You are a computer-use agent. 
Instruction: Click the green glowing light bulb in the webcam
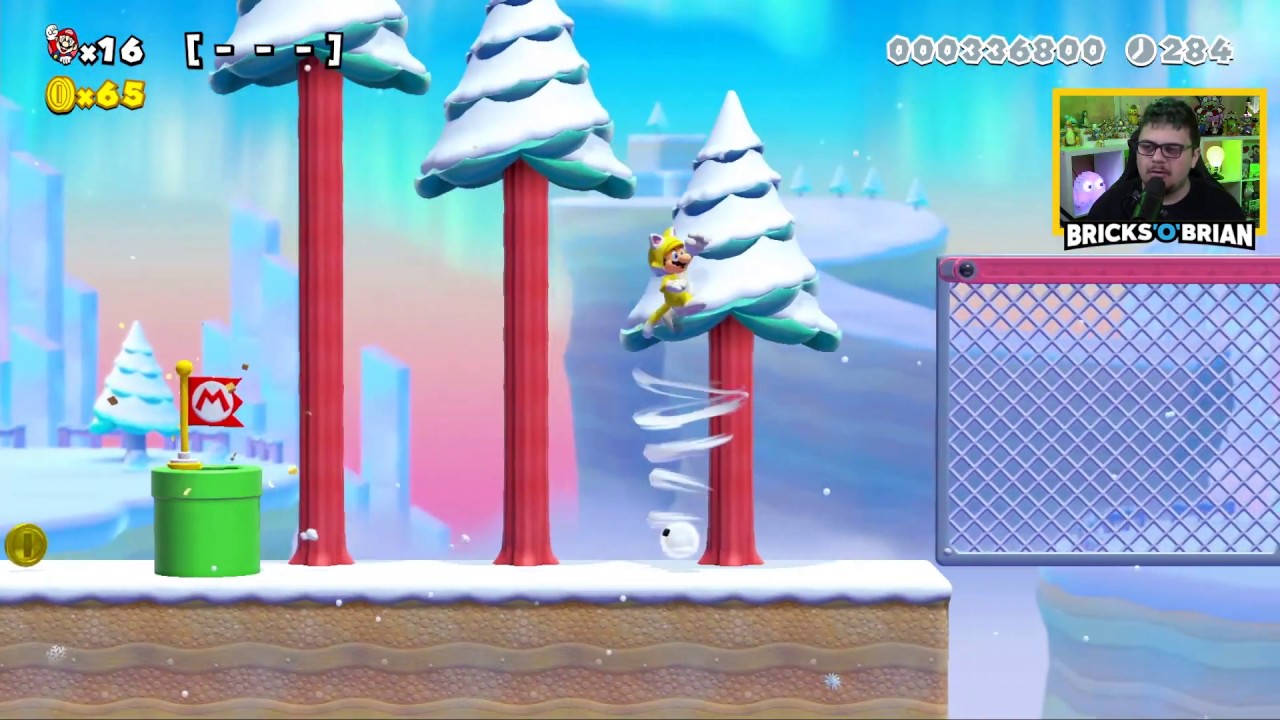[x=1215, y=156]
